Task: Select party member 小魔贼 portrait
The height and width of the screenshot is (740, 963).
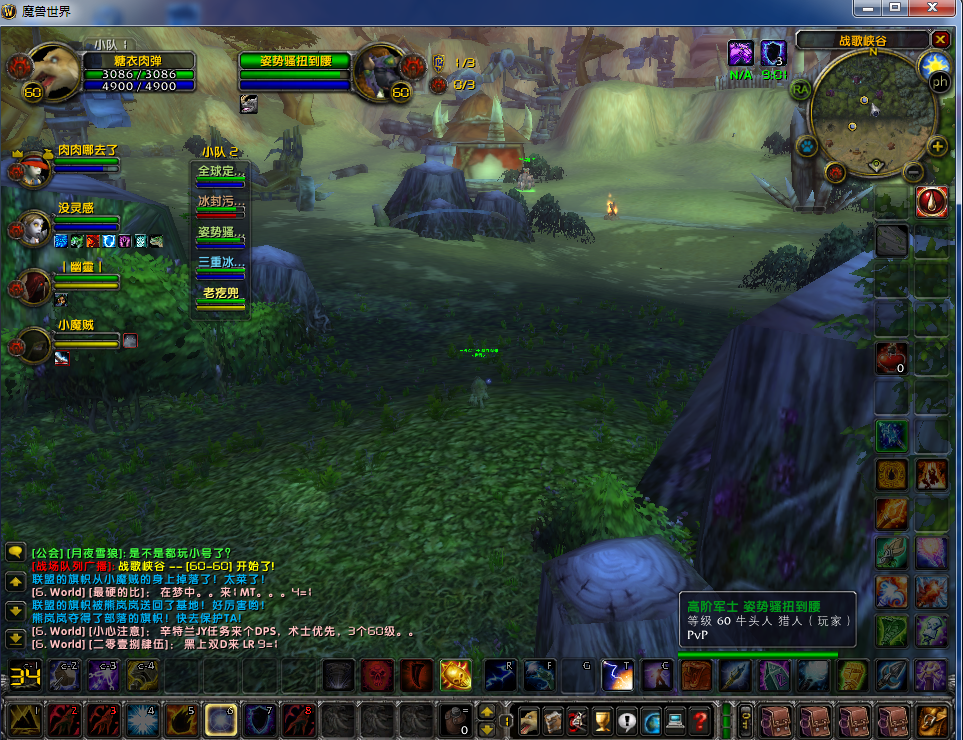Action: coord(35,345)
